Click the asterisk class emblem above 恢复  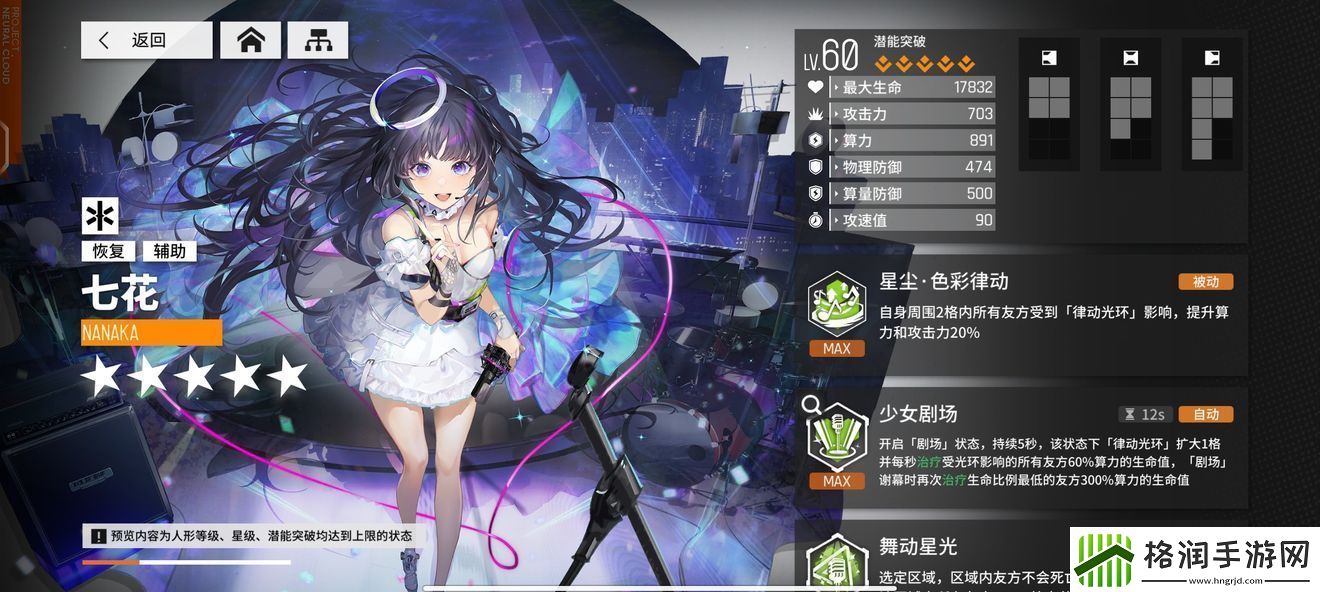(100, 217)
